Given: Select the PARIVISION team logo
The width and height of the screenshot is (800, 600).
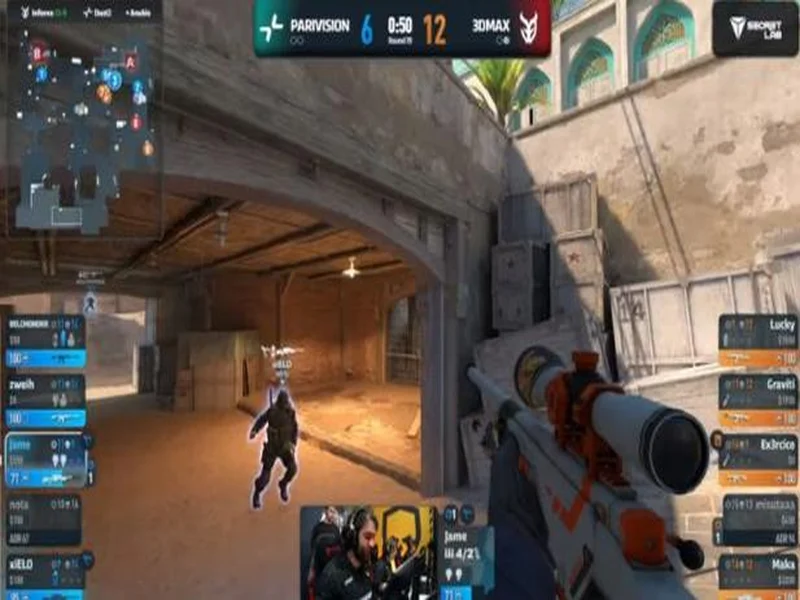Looking at the screenshot, I should click(x=271, y=27).
